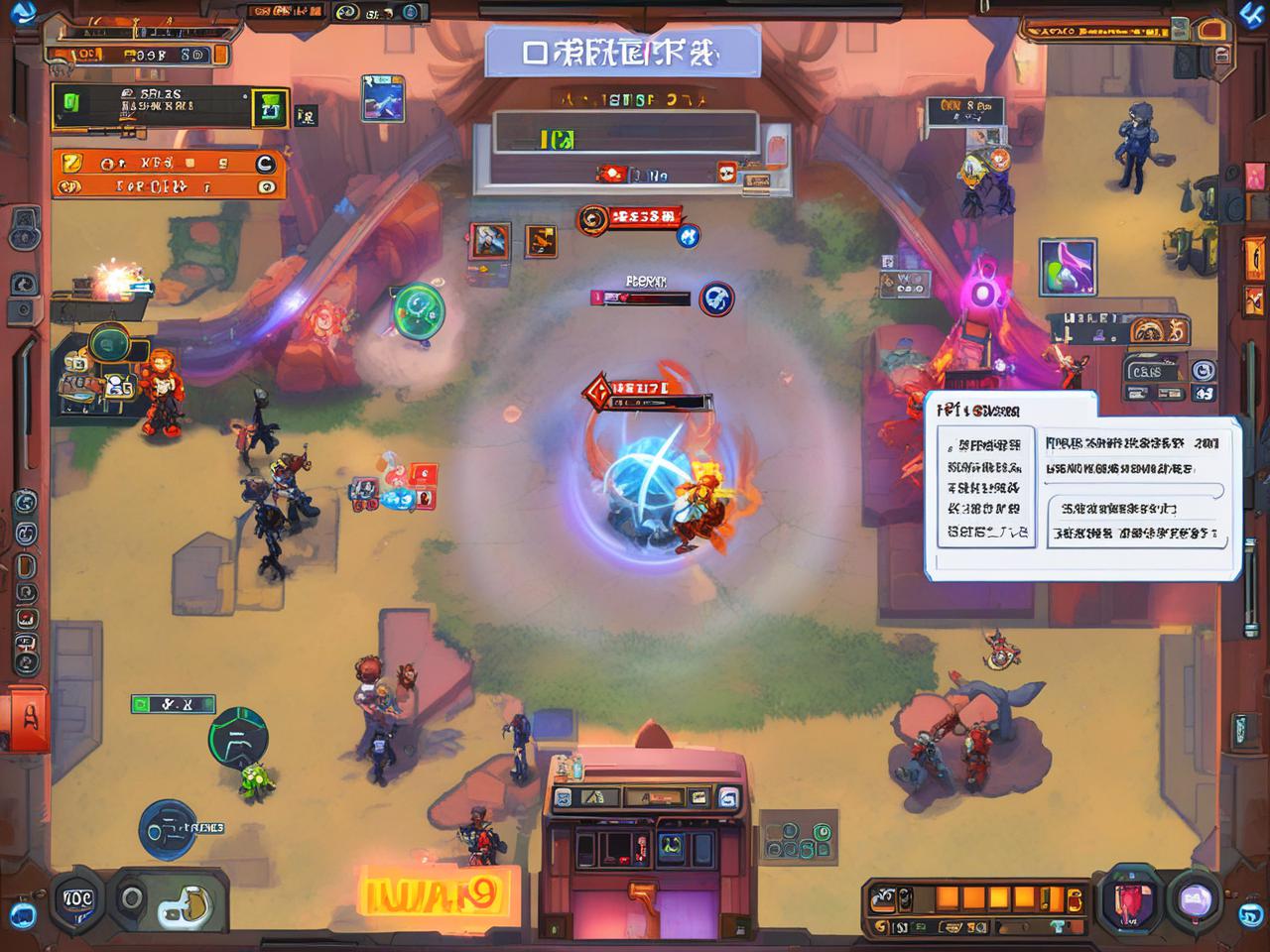Image resolution: width=1270 pixels, height=952 pixels.
Task: Click the large lavender title banner
Action: pos(622,54)
